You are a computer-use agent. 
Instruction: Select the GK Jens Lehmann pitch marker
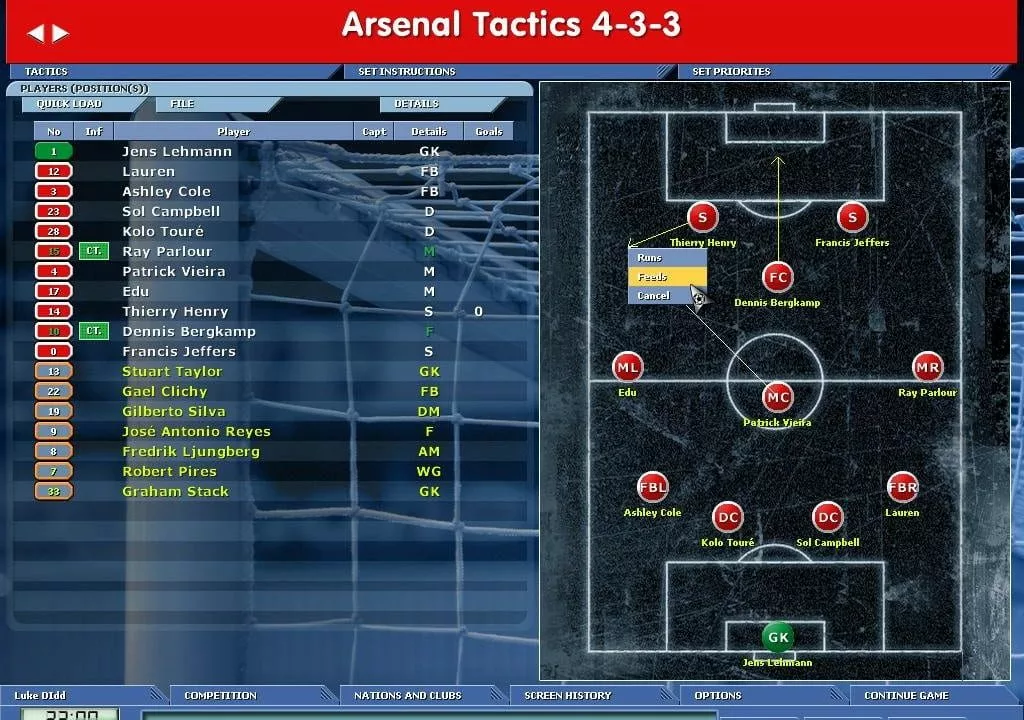tap(777, 637)
